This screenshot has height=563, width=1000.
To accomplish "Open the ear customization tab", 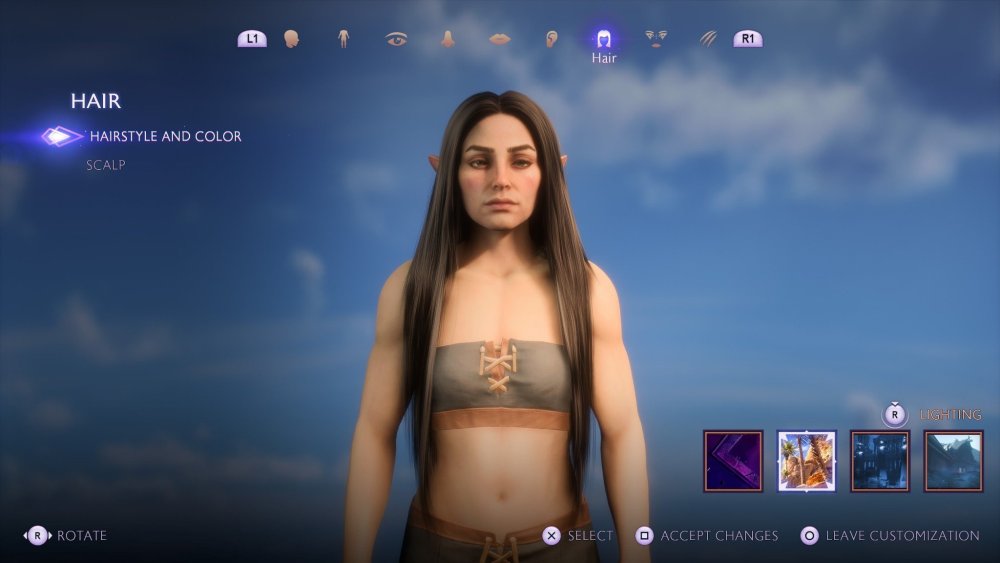I will (x=551, y=39).
